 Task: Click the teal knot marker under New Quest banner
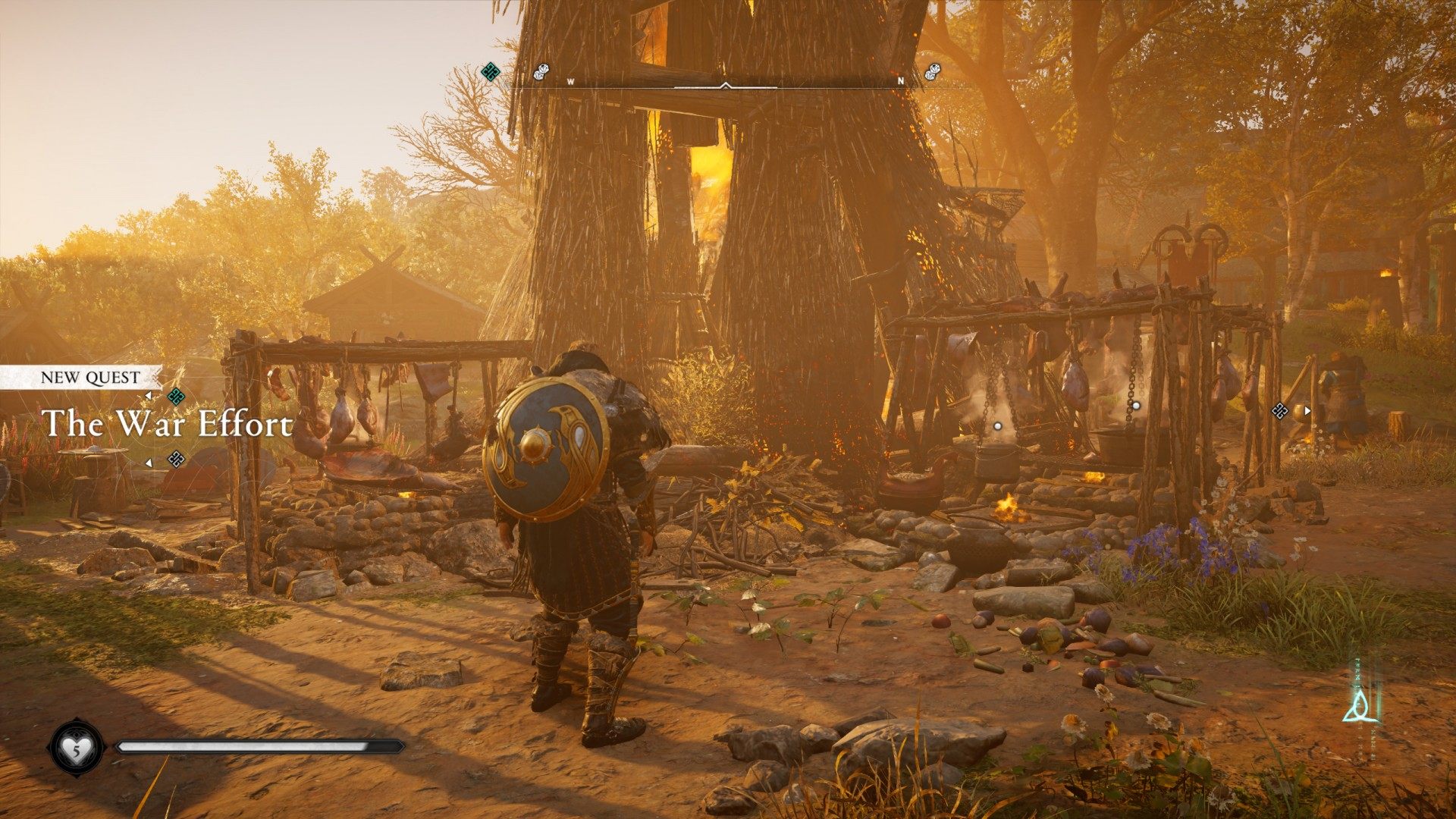(176, 396)
